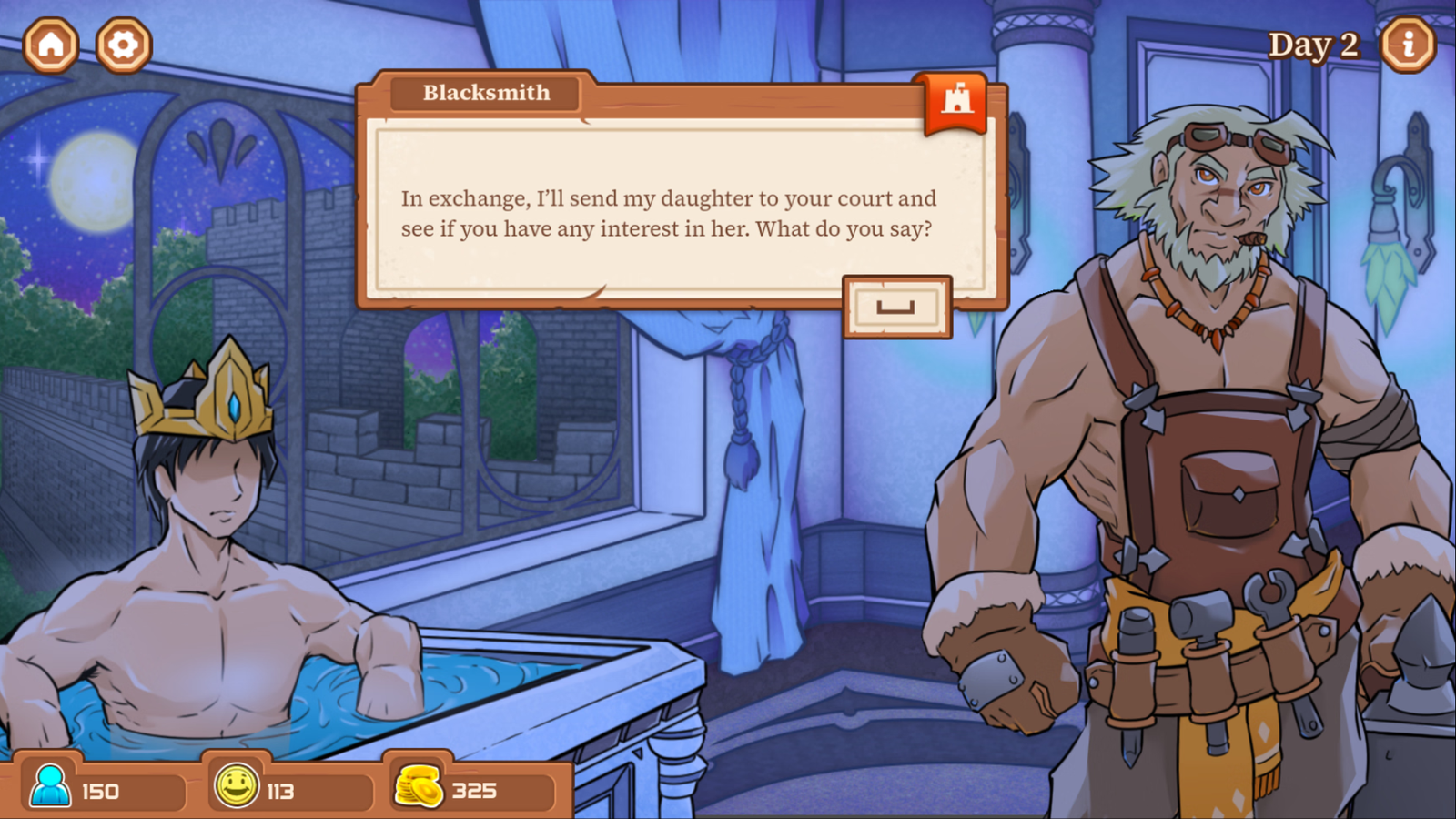The image size is (1456, 819).
Task: Open the home menu button
Action: click(51, 45)
